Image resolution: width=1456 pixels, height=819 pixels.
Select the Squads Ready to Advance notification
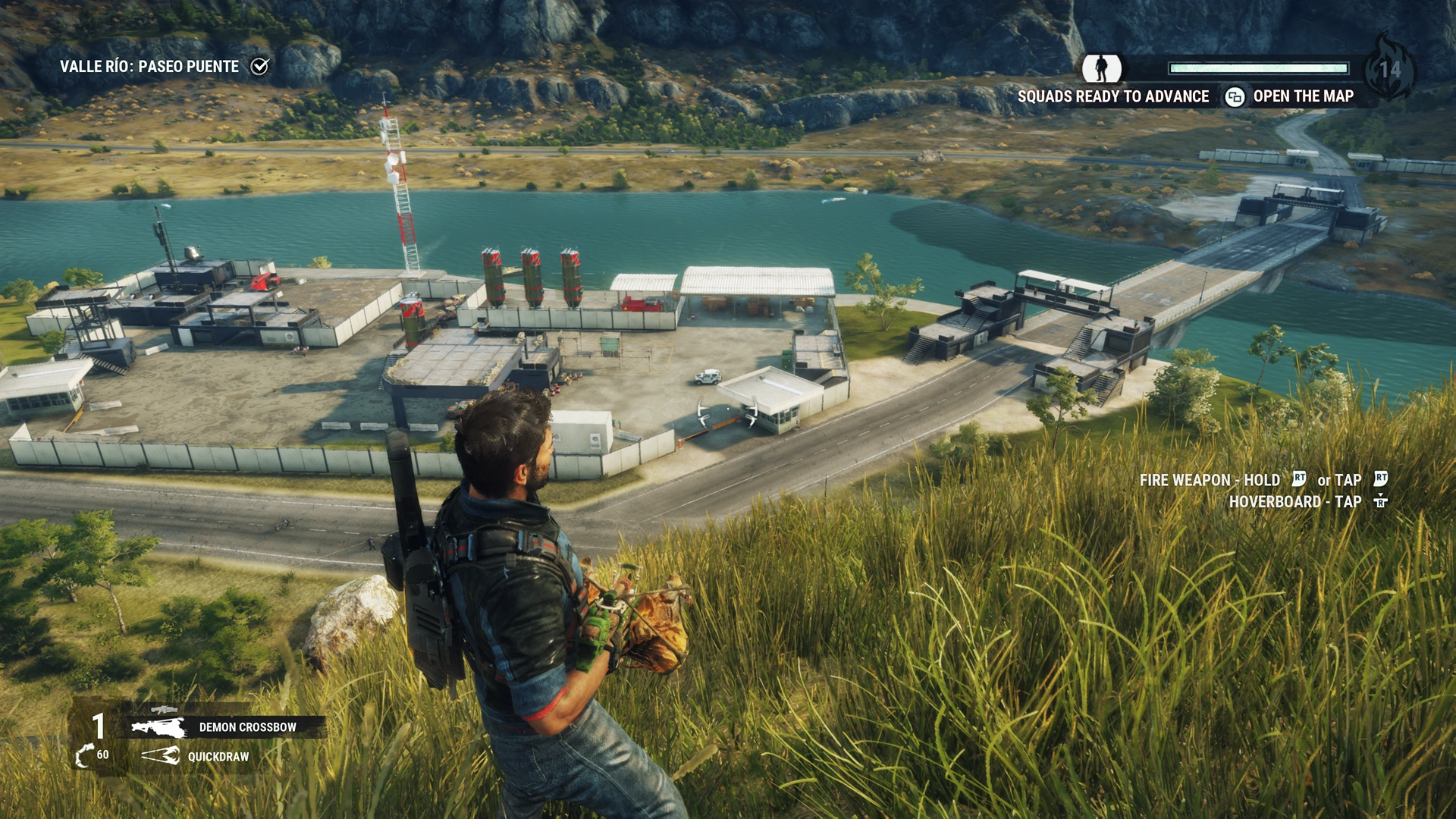[x=1112, y=96]
